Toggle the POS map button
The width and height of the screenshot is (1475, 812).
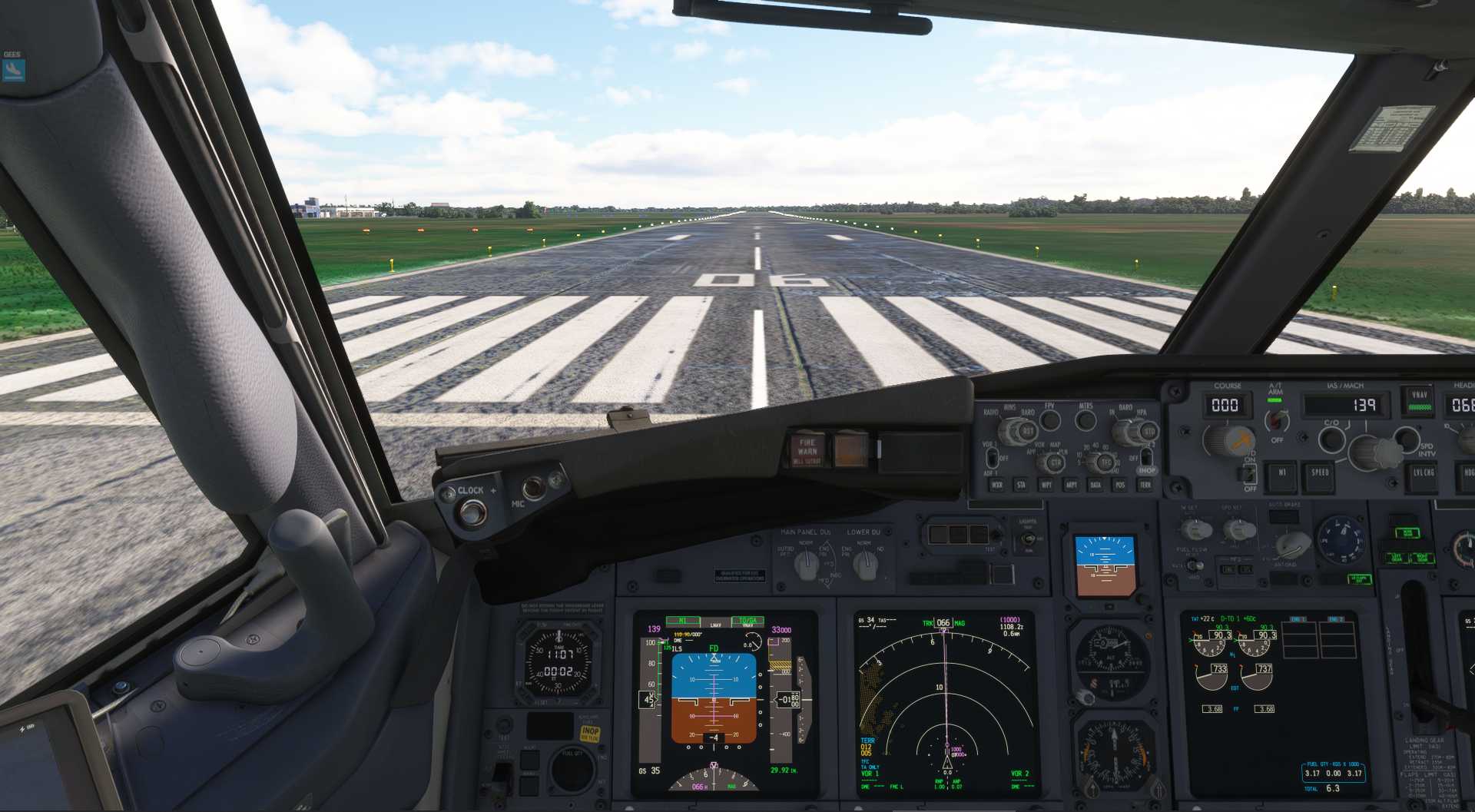click(x=1120, y=485)
